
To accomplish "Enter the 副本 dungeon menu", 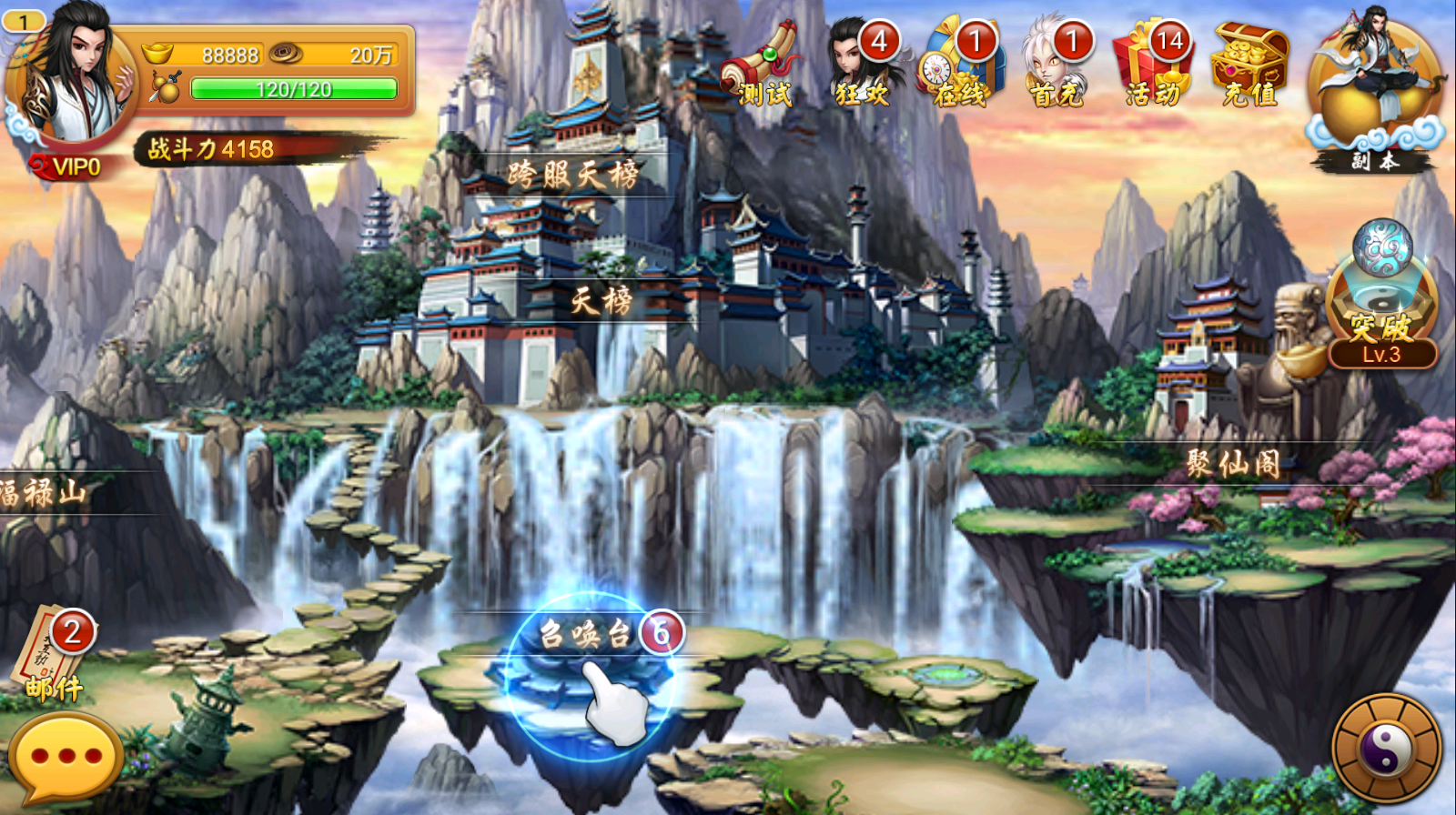I will pyautogui.click(x=1374, y=91).
